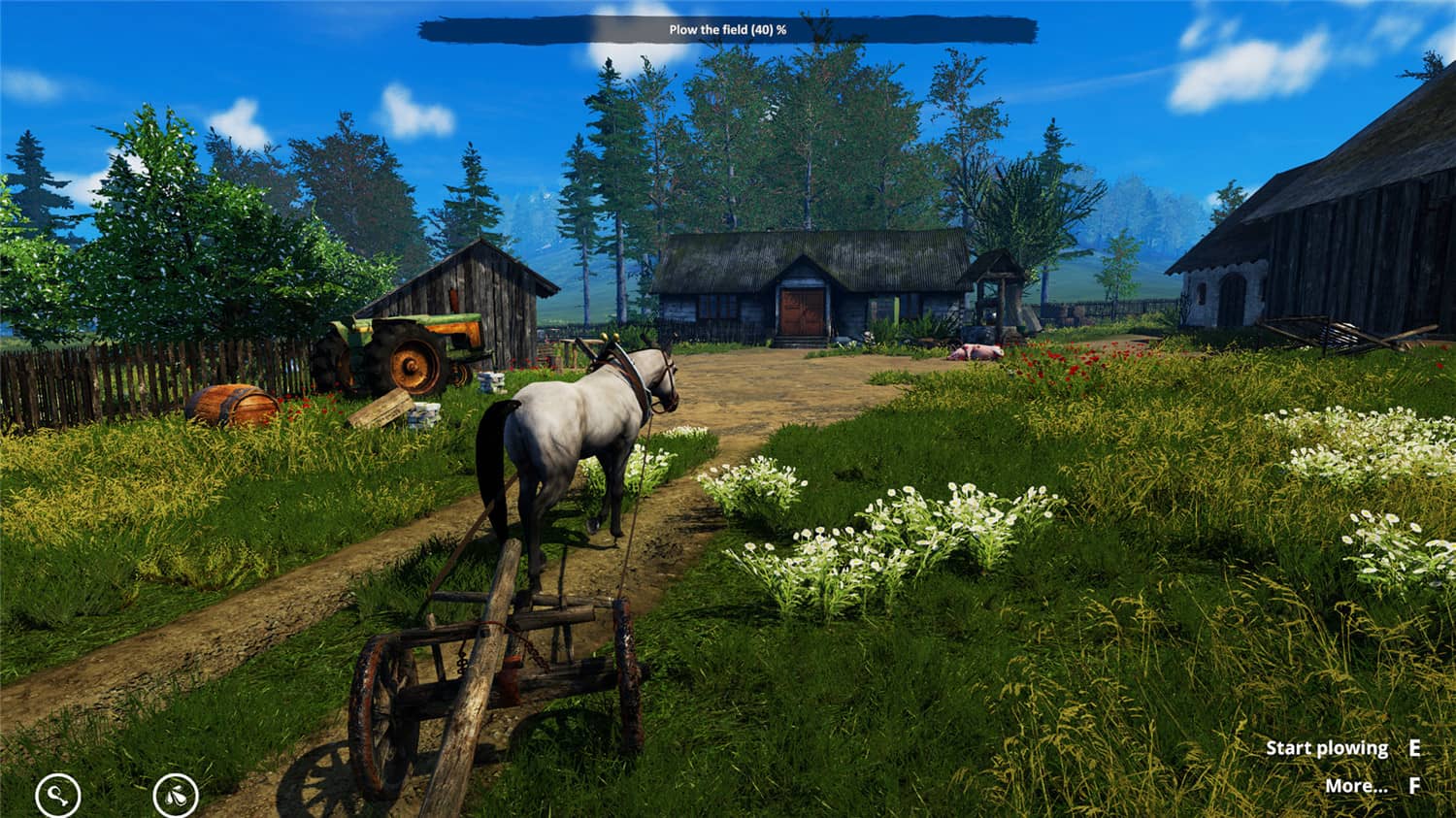This screenshot has height=818, width=1456.
Task: Click the well beside the farmhouse
Action: [x=995, y=296]
